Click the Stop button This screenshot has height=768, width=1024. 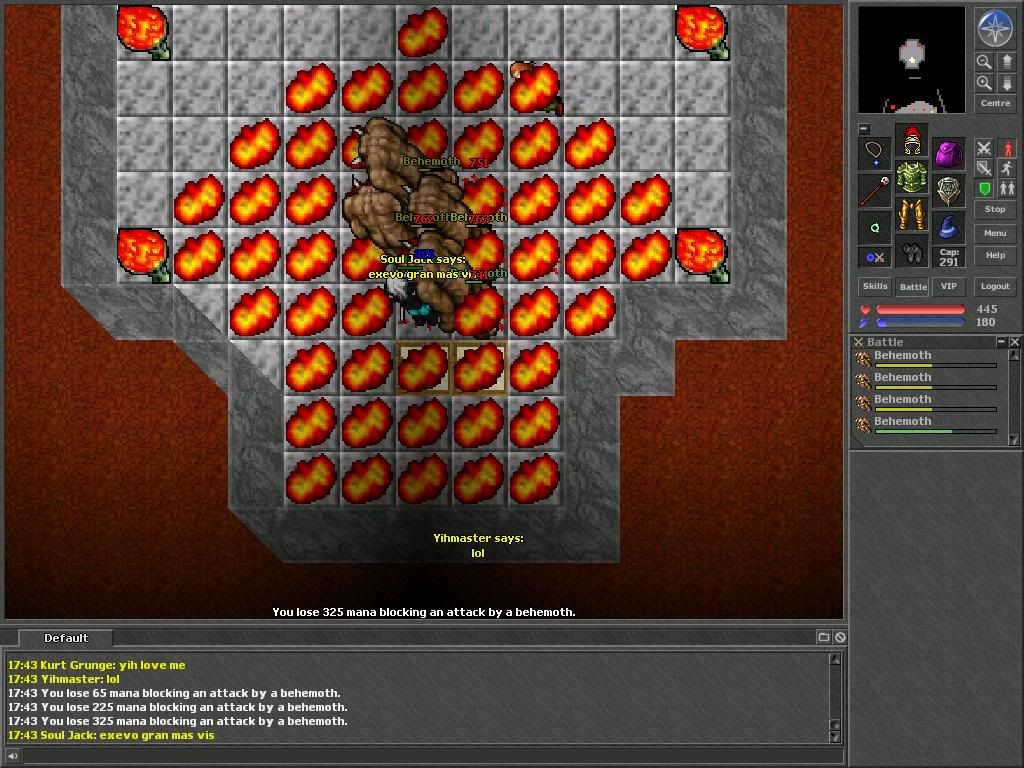pyautogui.click(x=994, y=209)
